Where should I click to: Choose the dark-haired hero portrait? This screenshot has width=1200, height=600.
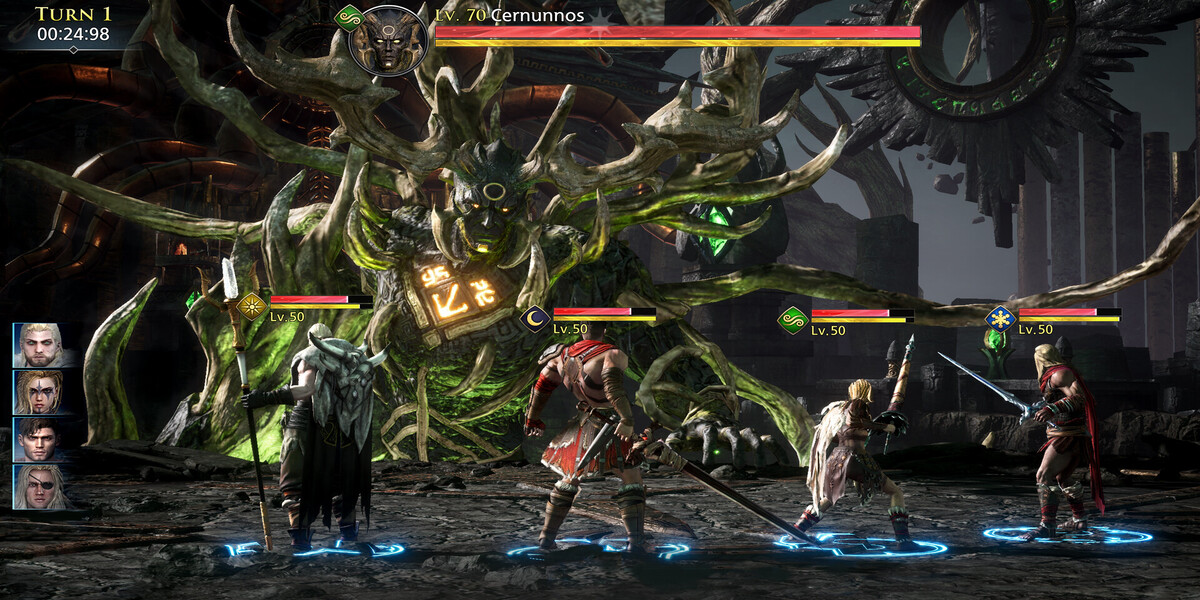pos(39,440)
